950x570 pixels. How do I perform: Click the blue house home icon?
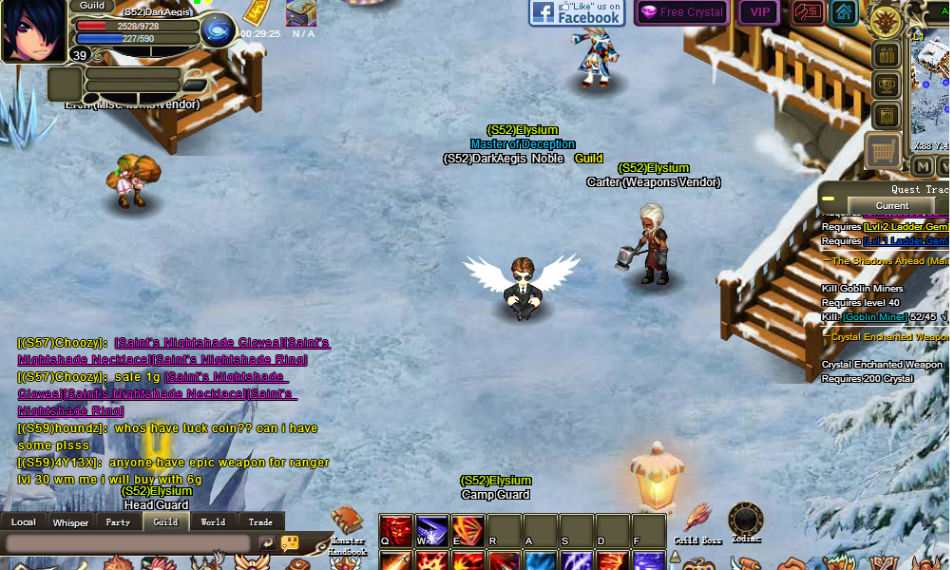[844, 13]
